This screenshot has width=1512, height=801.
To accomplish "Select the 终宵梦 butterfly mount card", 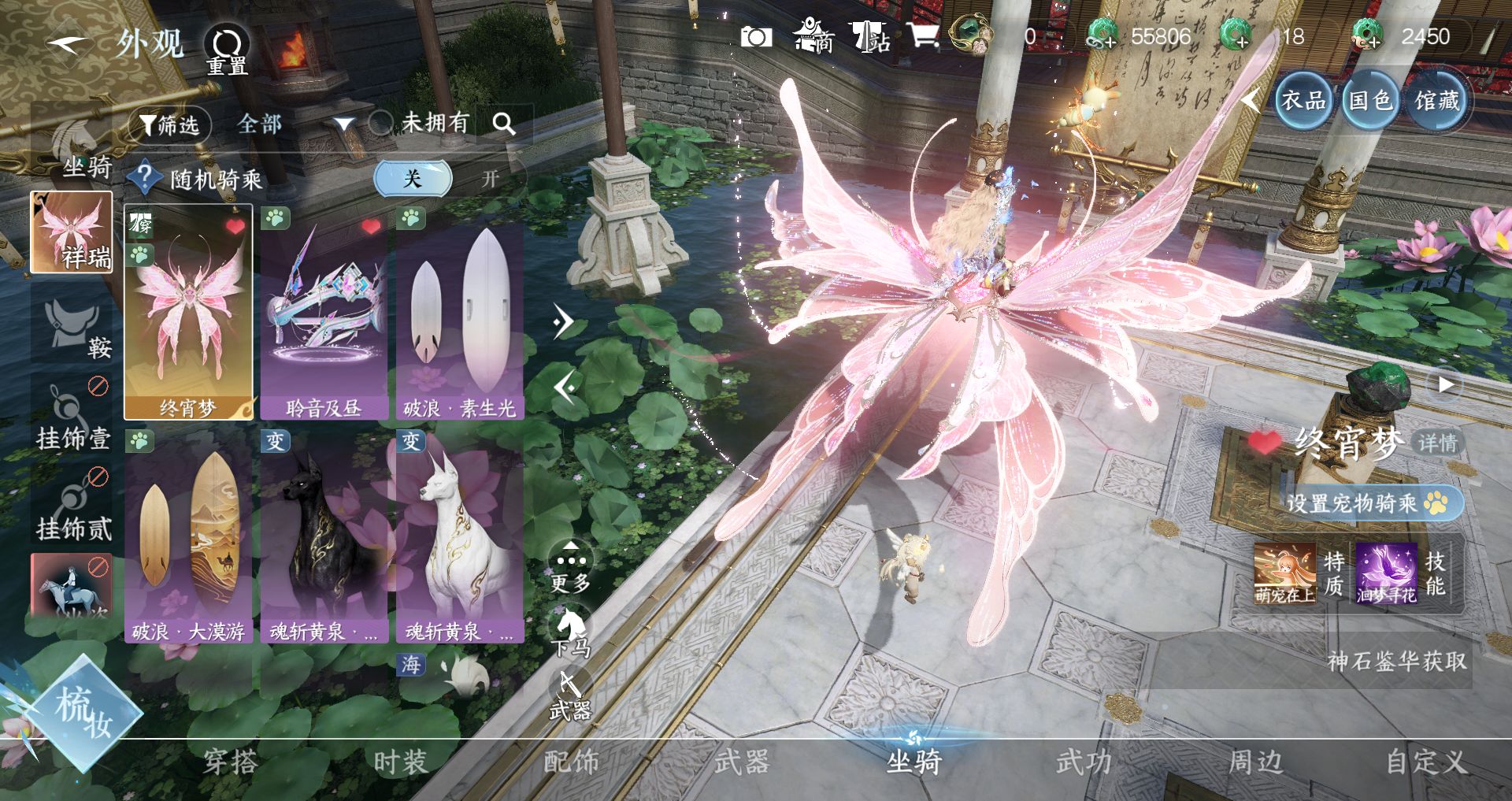I will (x=188, y=313).
